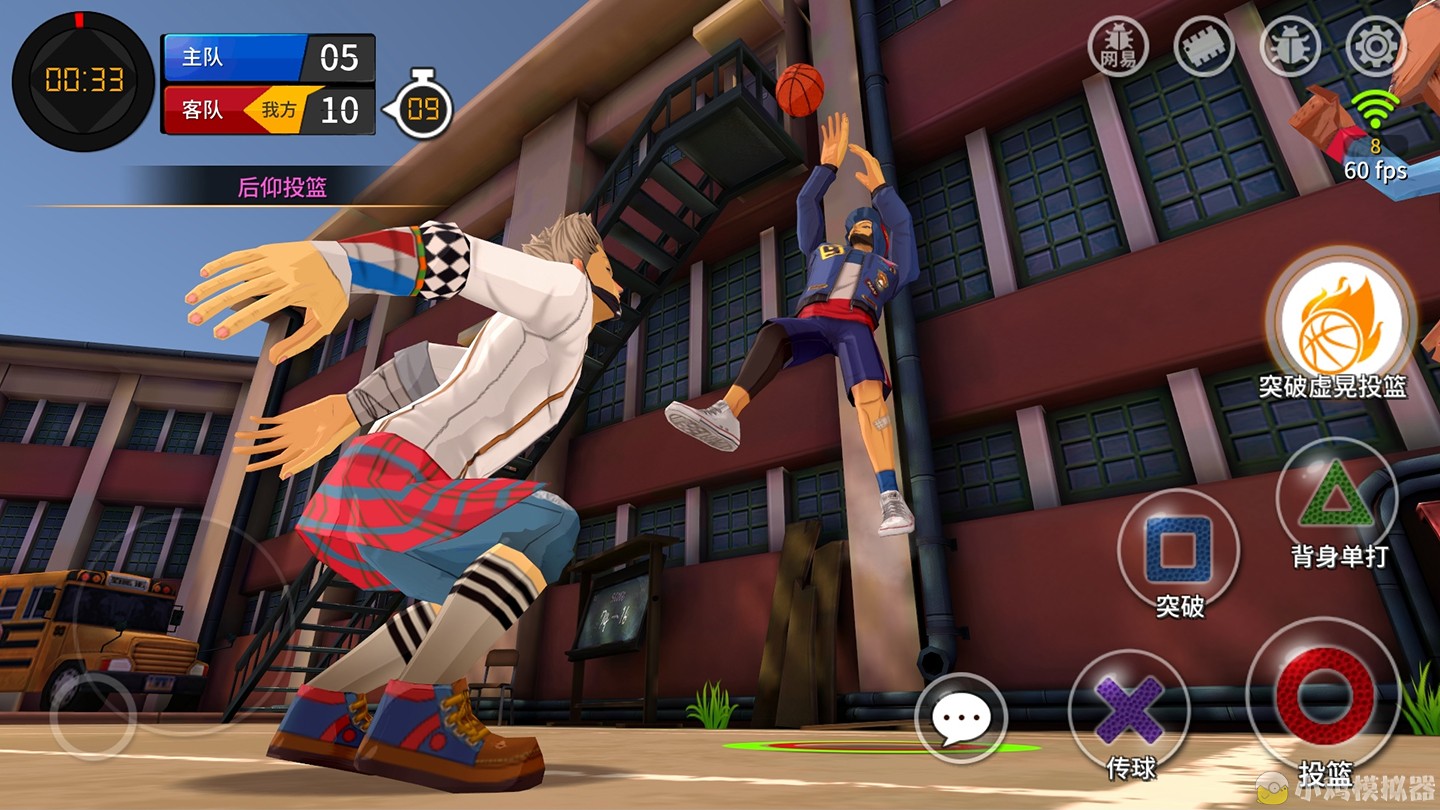Click the virtual joystick thumb pad
Screen dimensions: 1440x810
[92, 716]
